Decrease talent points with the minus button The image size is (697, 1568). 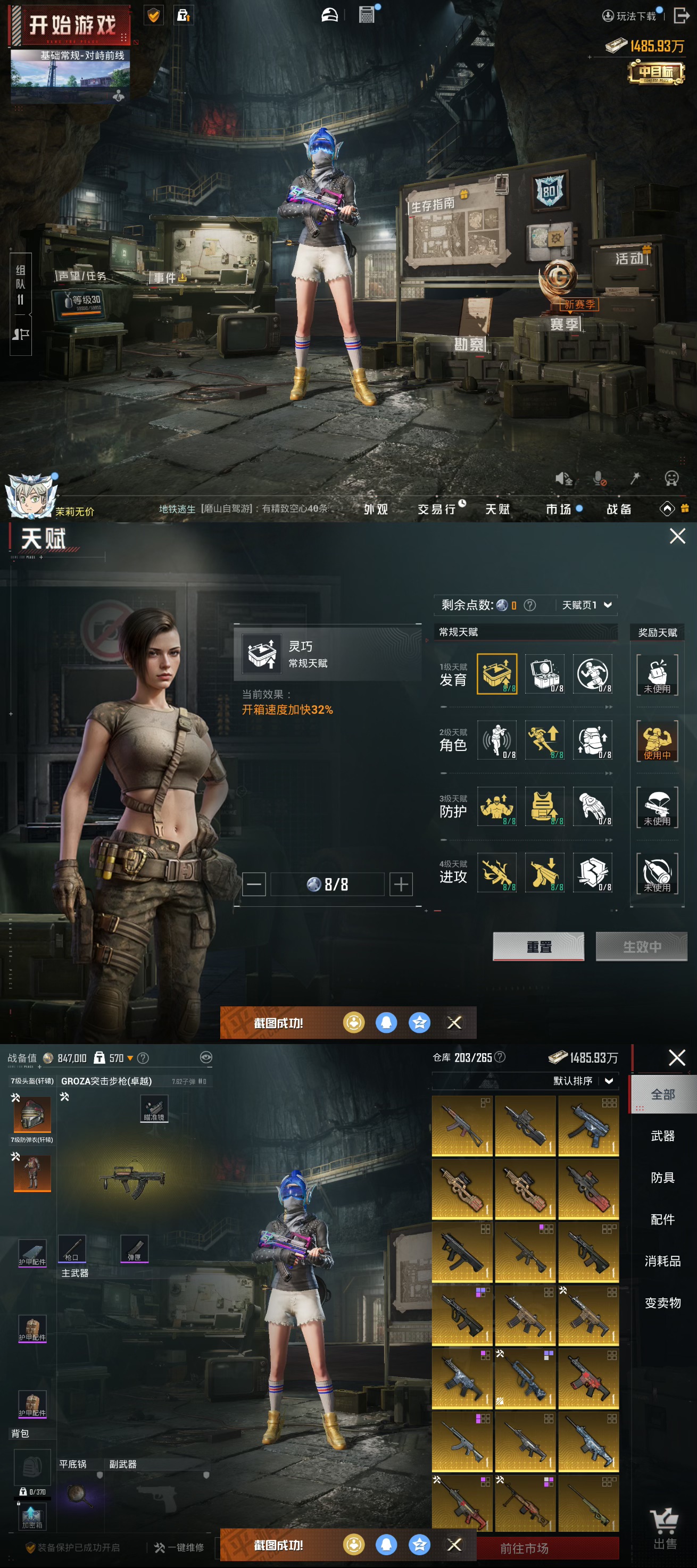click(x=254, y=884)
